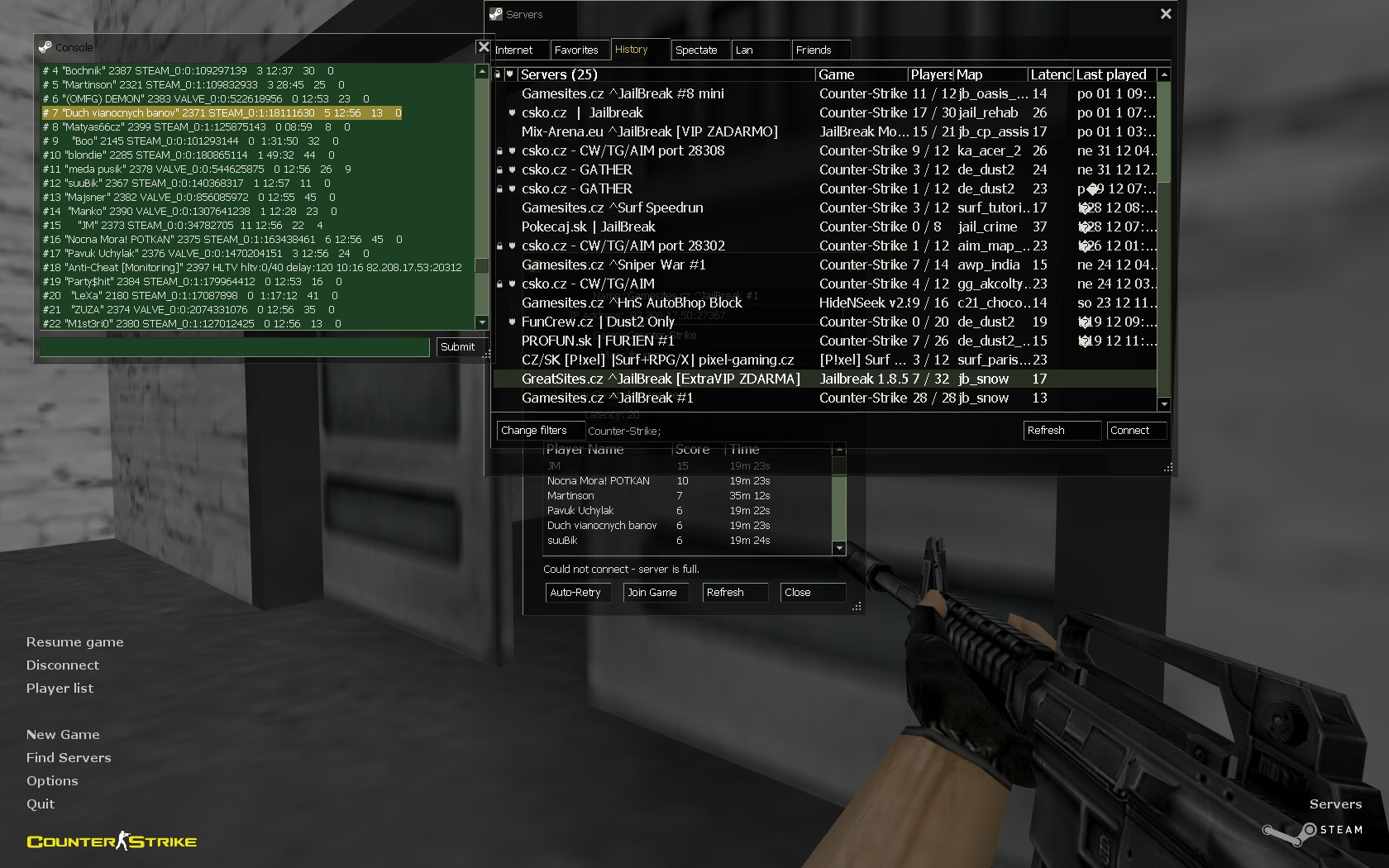Open the Player list
Screen dimensions: 1389x868
pos(60,689)
